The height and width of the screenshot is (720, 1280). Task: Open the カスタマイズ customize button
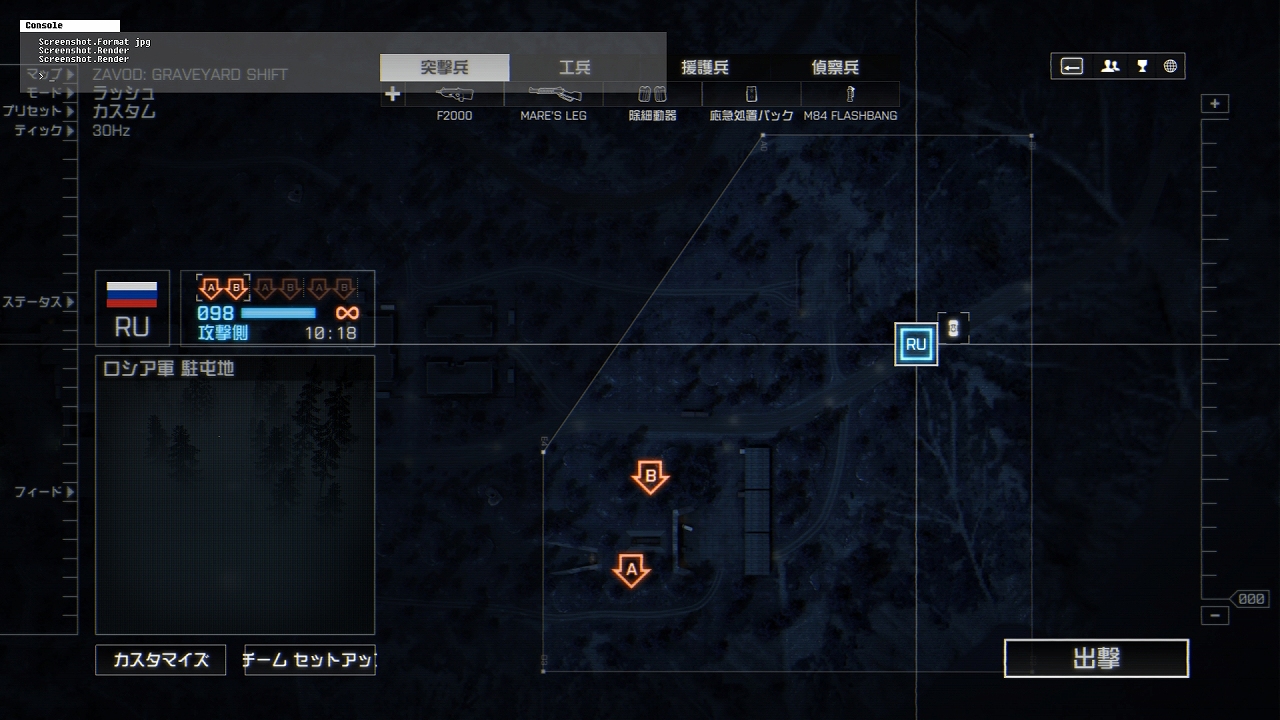[161, 660]
